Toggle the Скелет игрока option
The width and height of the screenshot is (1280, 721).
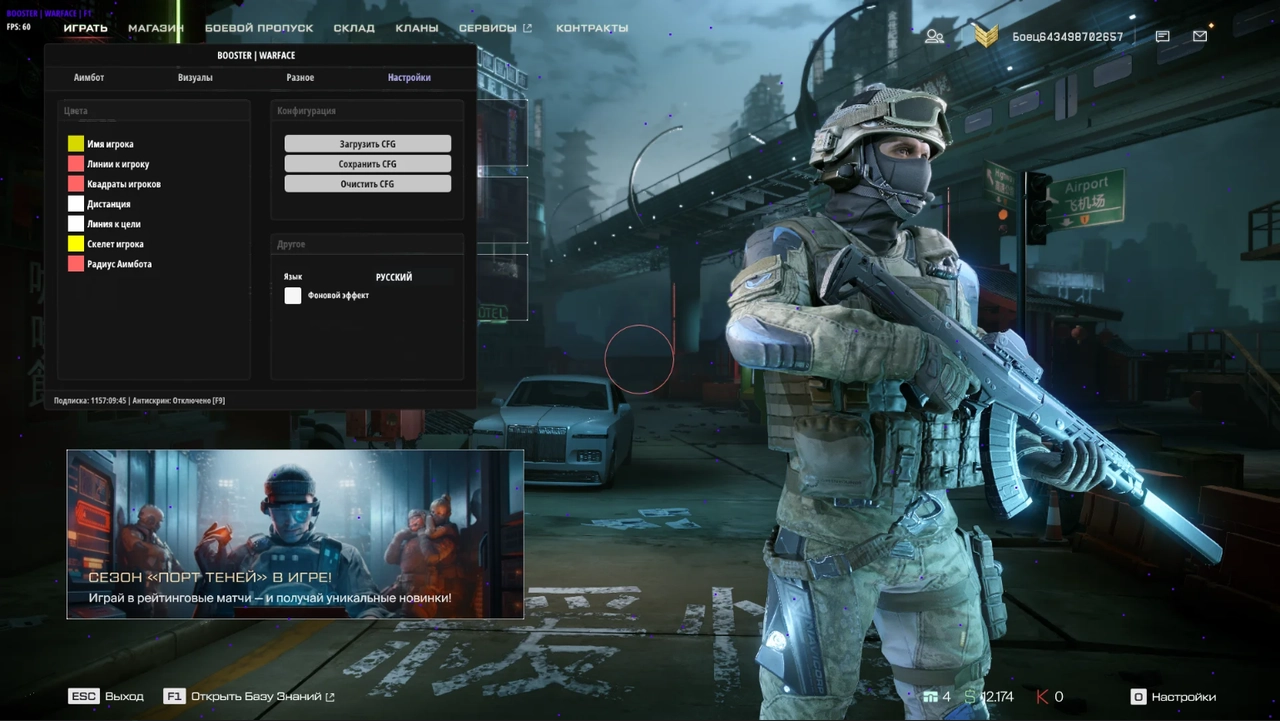pos(76,243)
